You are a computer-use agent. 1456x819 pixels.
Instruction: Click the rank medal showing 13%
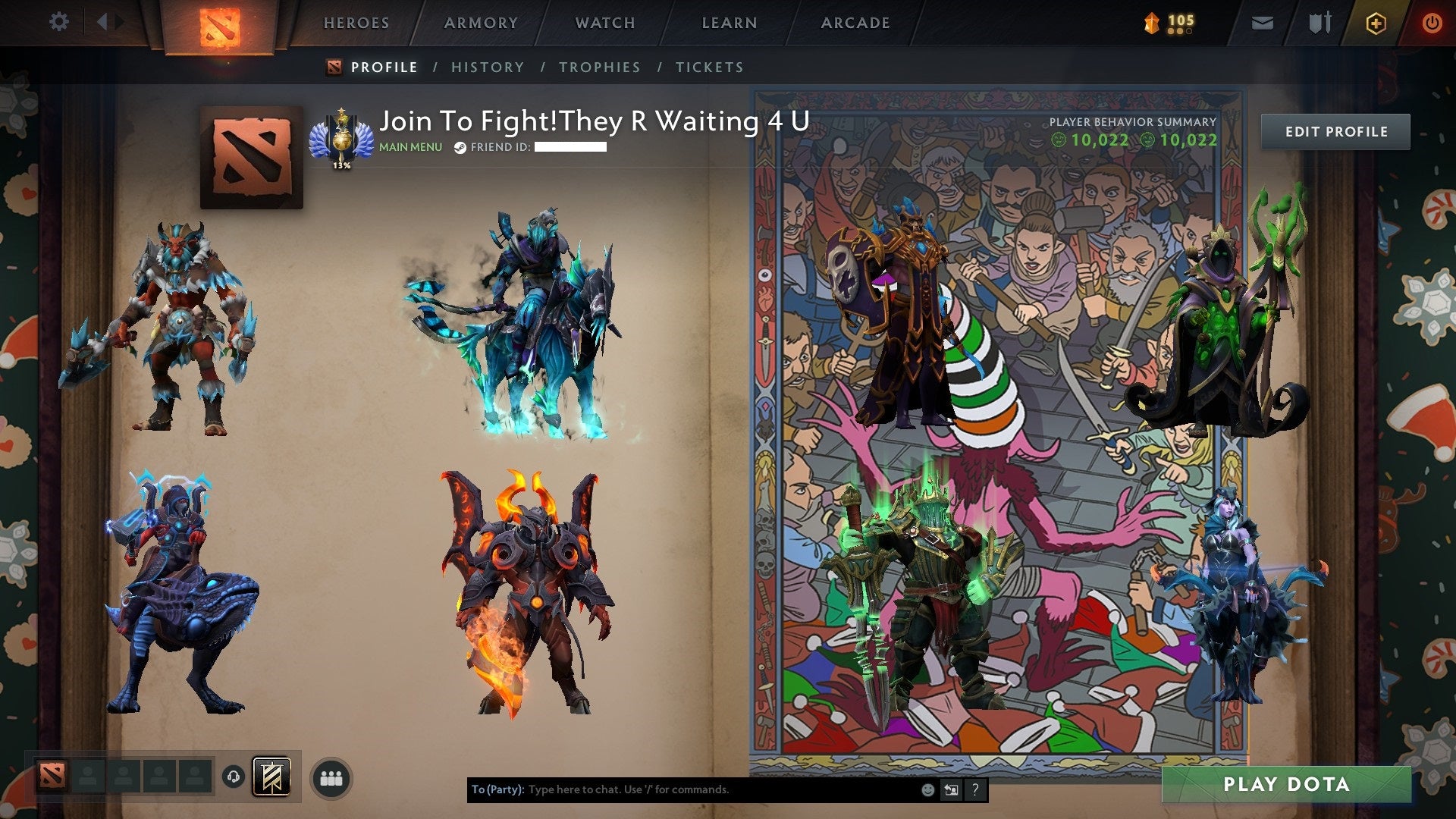pyautogui.click(x=343, y=140)
